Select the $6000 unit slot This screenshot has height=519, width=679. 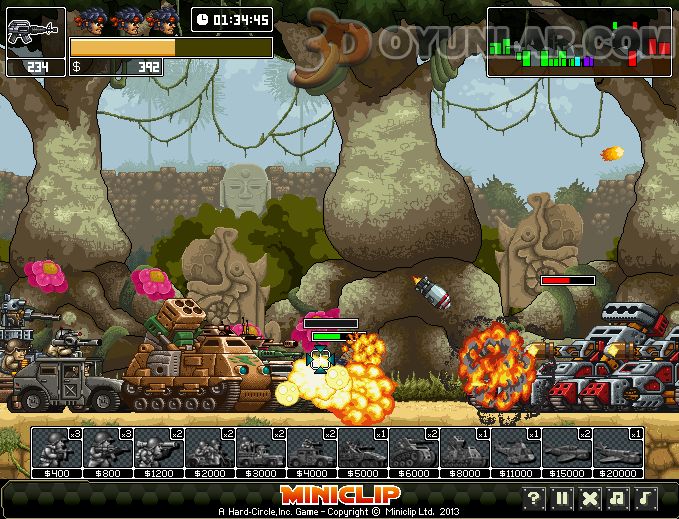click(414, 449)
